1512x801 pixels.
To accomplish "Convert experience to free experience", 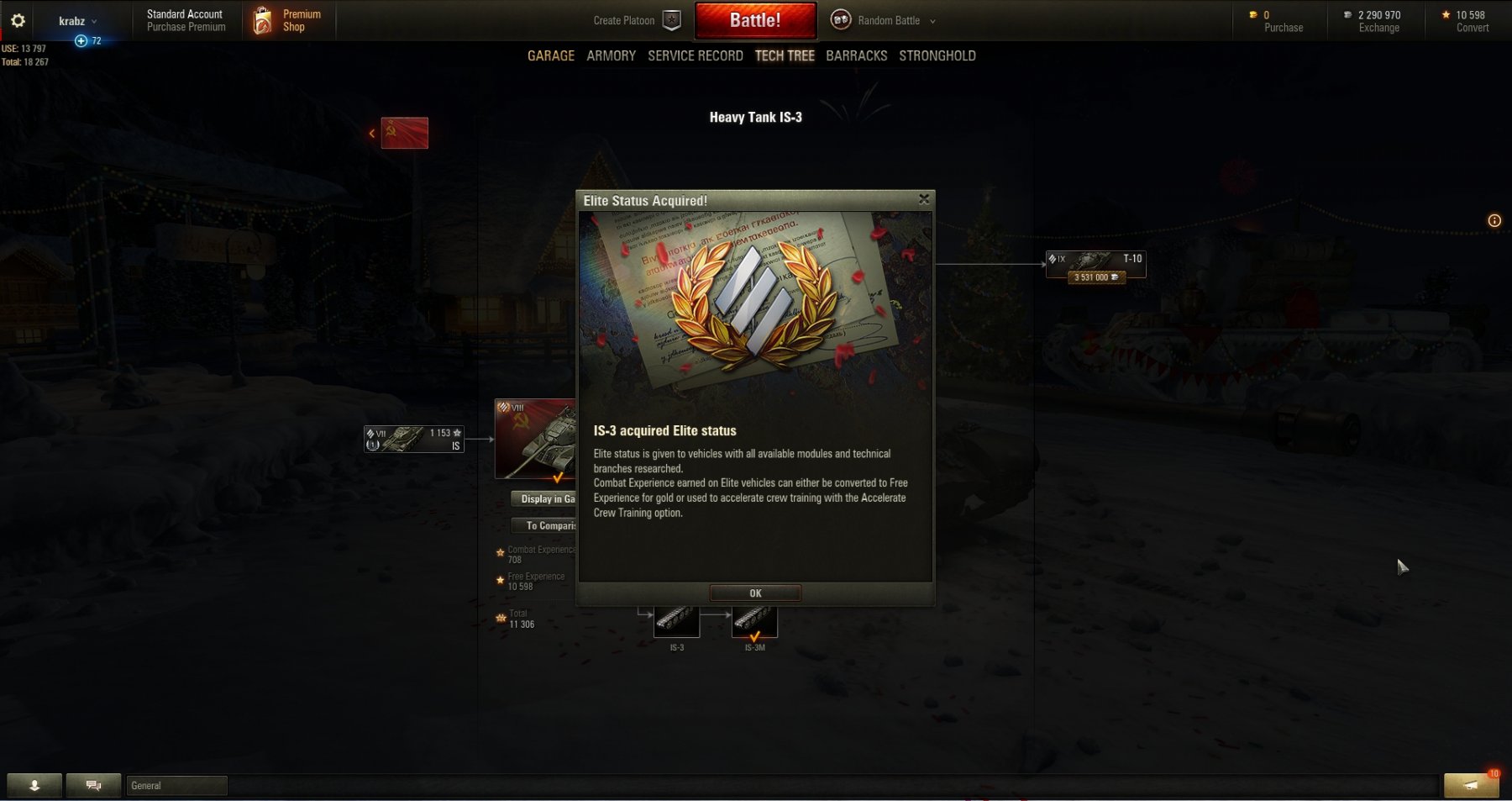I will [1472, 21].
